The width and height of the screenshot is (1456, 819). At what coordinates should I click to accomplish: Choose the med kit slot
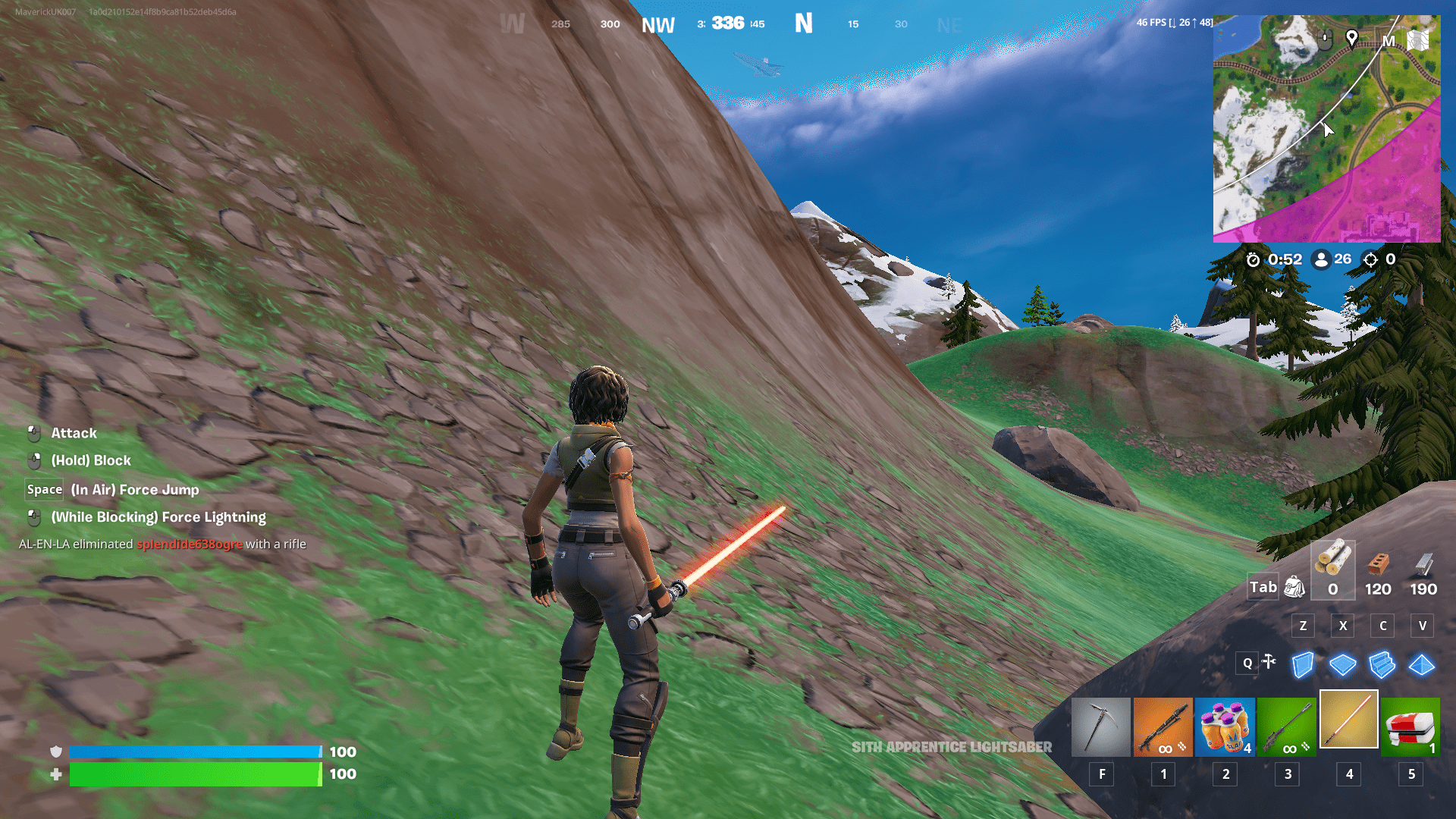click(x=1410, y=727)
